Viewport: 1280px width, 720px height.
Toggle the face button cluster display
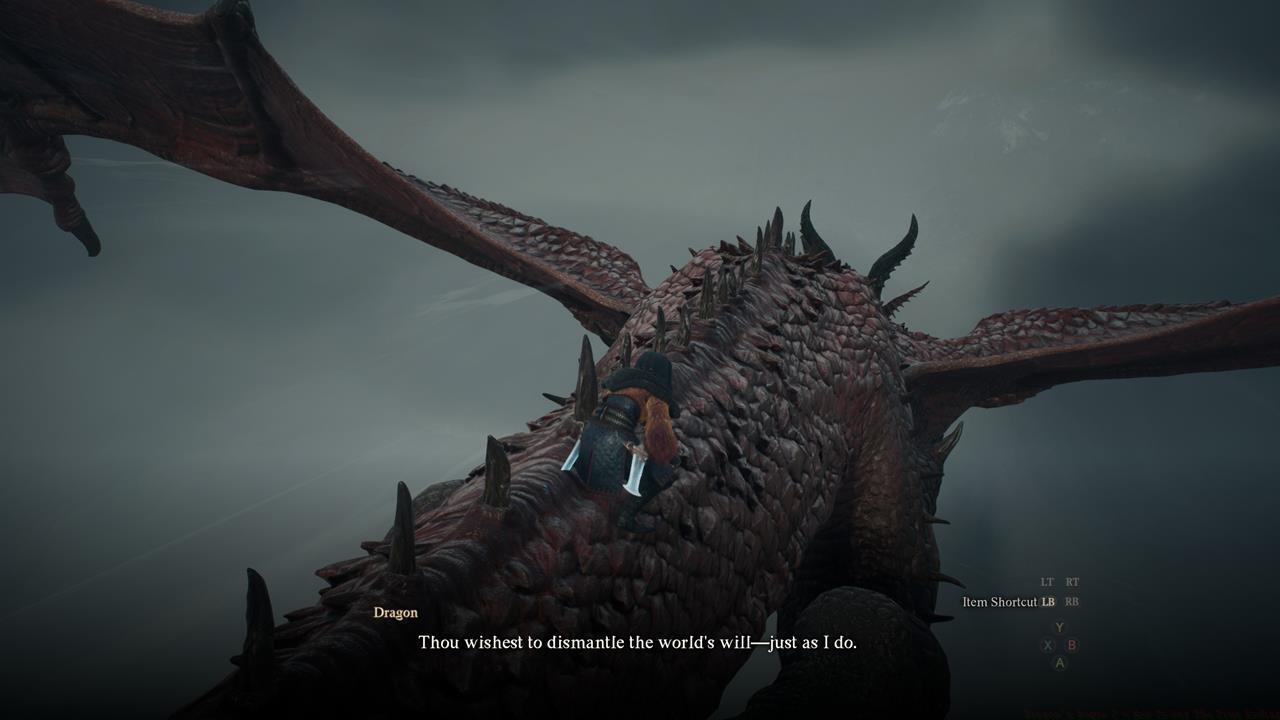(1059, 644)
